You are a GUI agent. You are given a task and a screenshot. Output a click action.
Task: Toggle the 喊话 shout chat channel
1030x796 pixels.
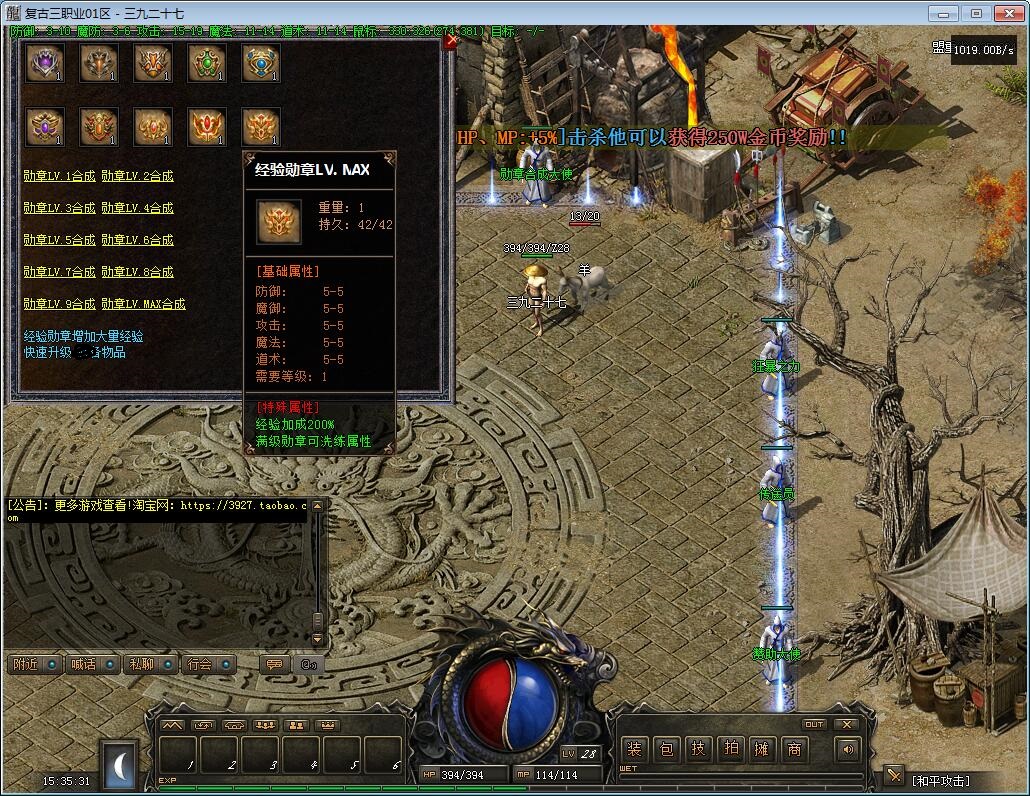(x=91, y=664)
